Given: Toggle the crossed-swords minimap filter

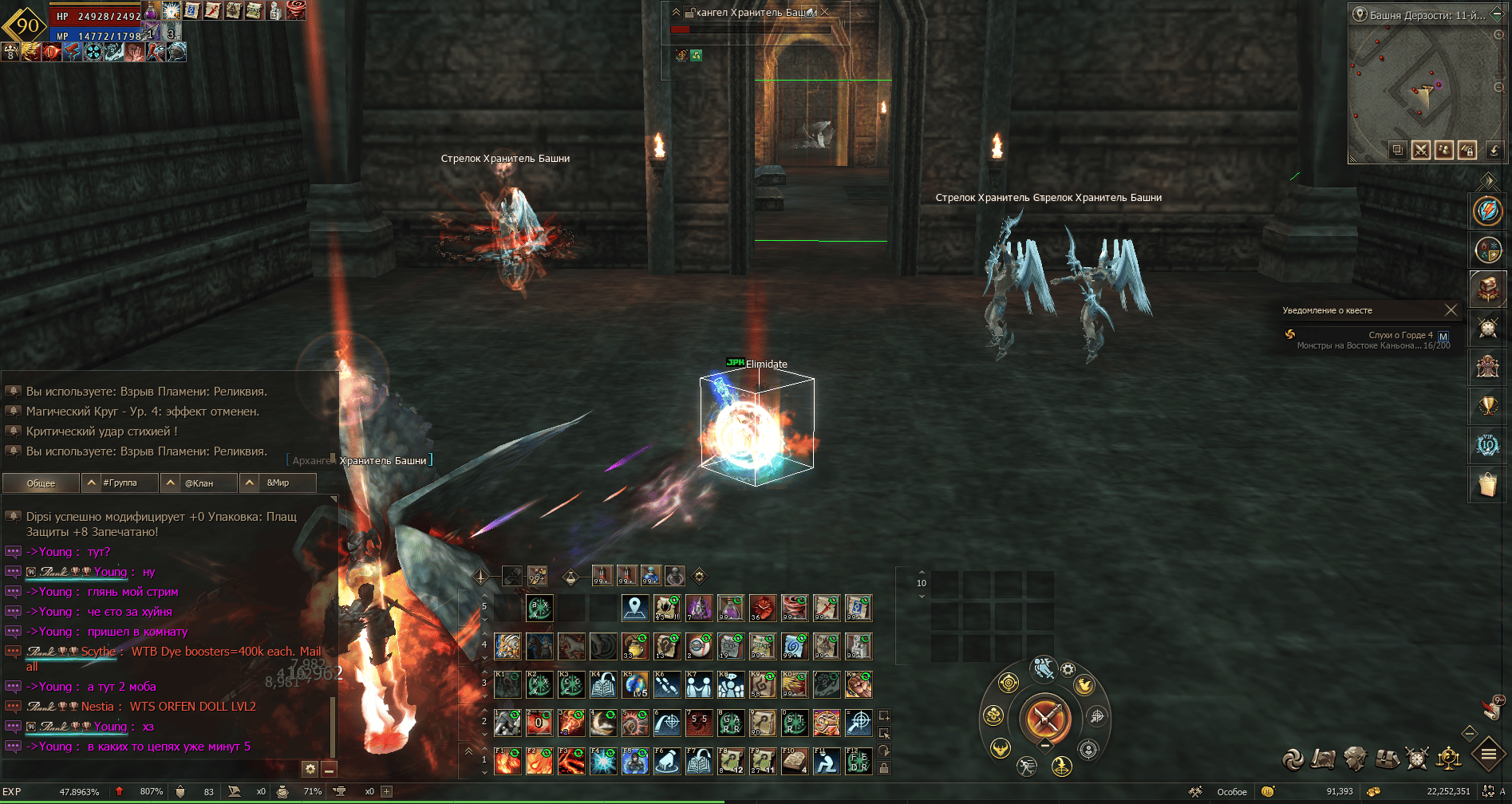Looking at the screenshot, I should (x=1420, y=150).
